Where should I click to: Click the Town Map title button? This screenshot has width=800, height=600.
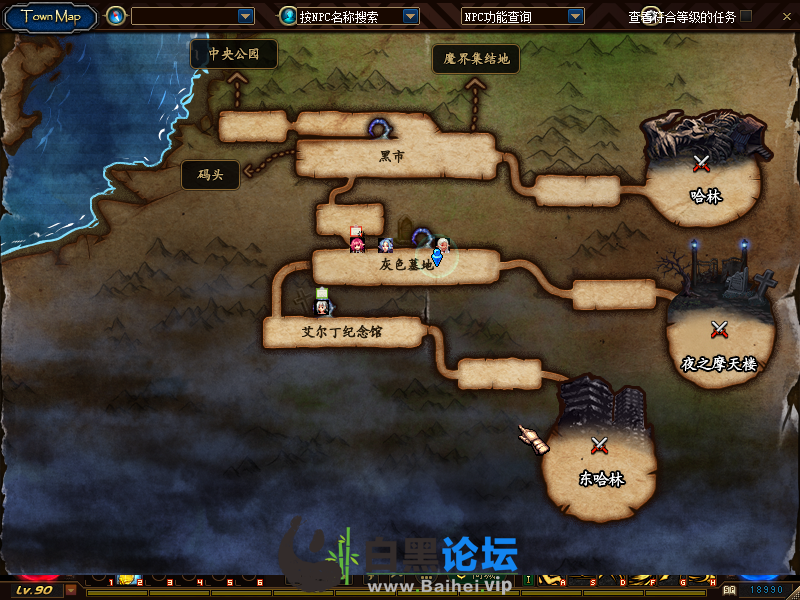coord(51,16)
